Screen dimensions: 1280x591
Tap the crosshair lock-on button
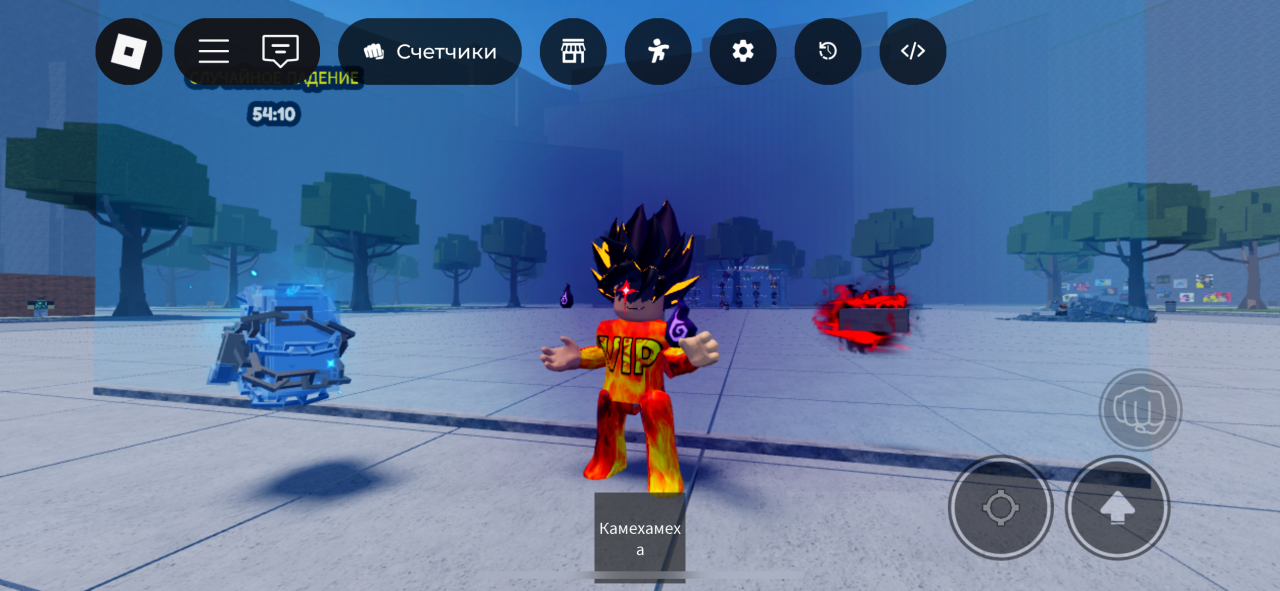1000,508
